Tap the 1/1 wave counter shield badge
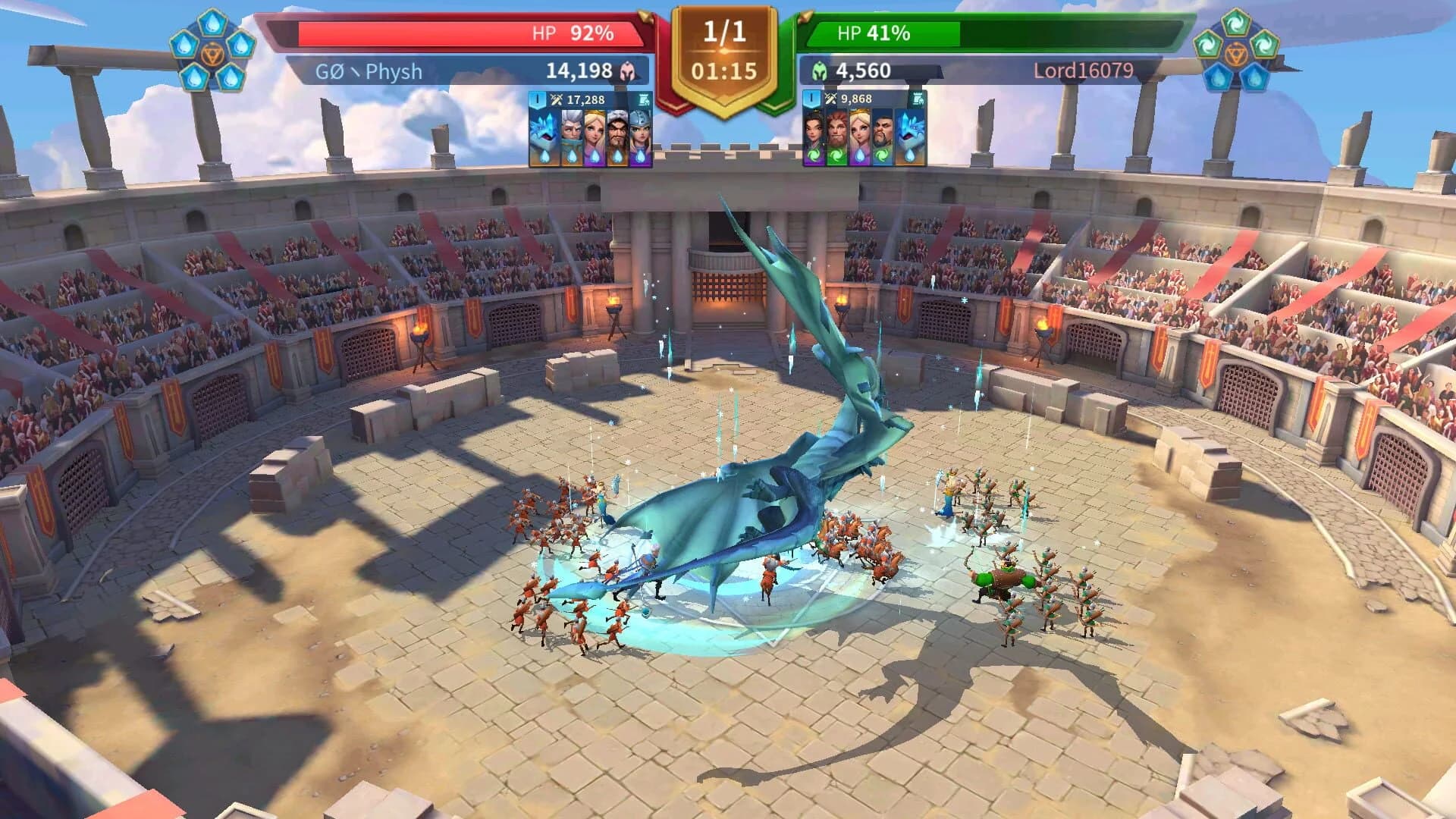Image resolution: width=1456 pixels, height=819 pixels. pos(726,32)
